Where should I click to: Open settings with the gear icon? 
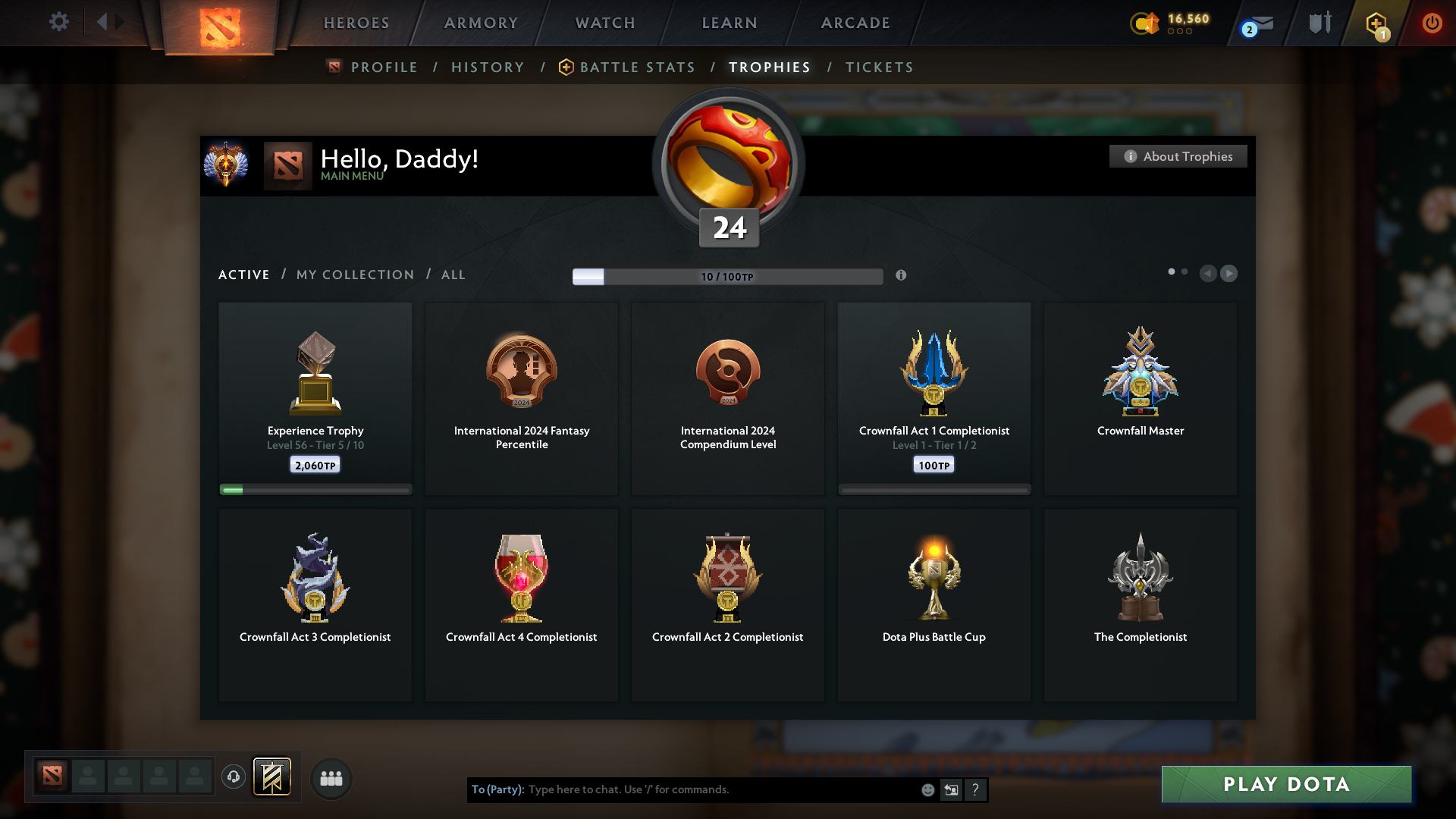pos(59,22)
